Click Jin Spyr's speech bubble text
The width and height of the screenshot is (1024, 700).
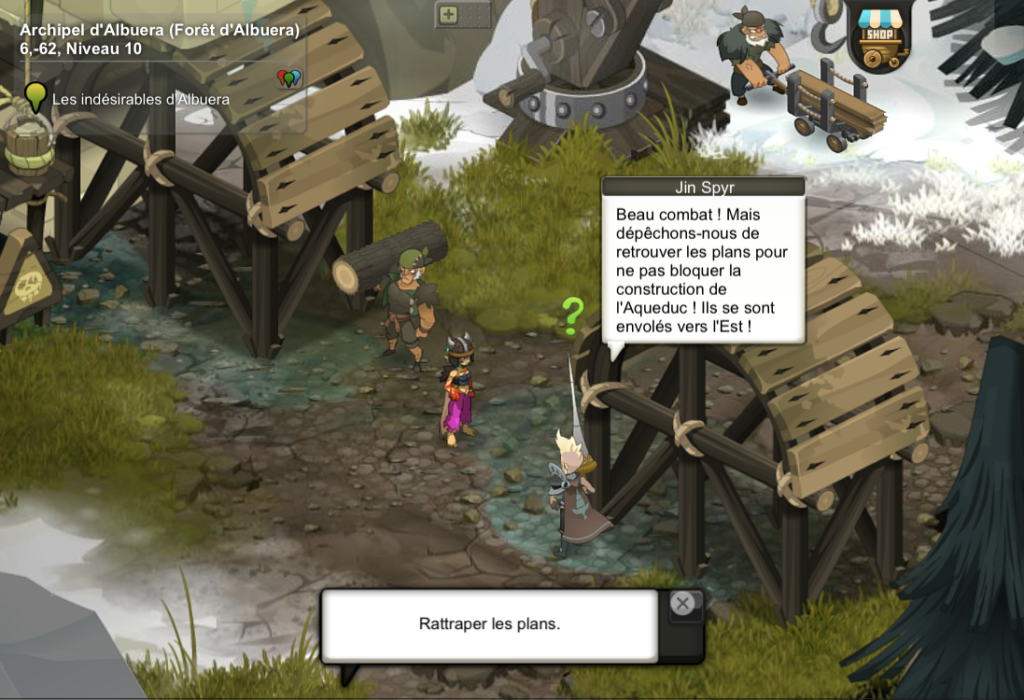[702, 270]
